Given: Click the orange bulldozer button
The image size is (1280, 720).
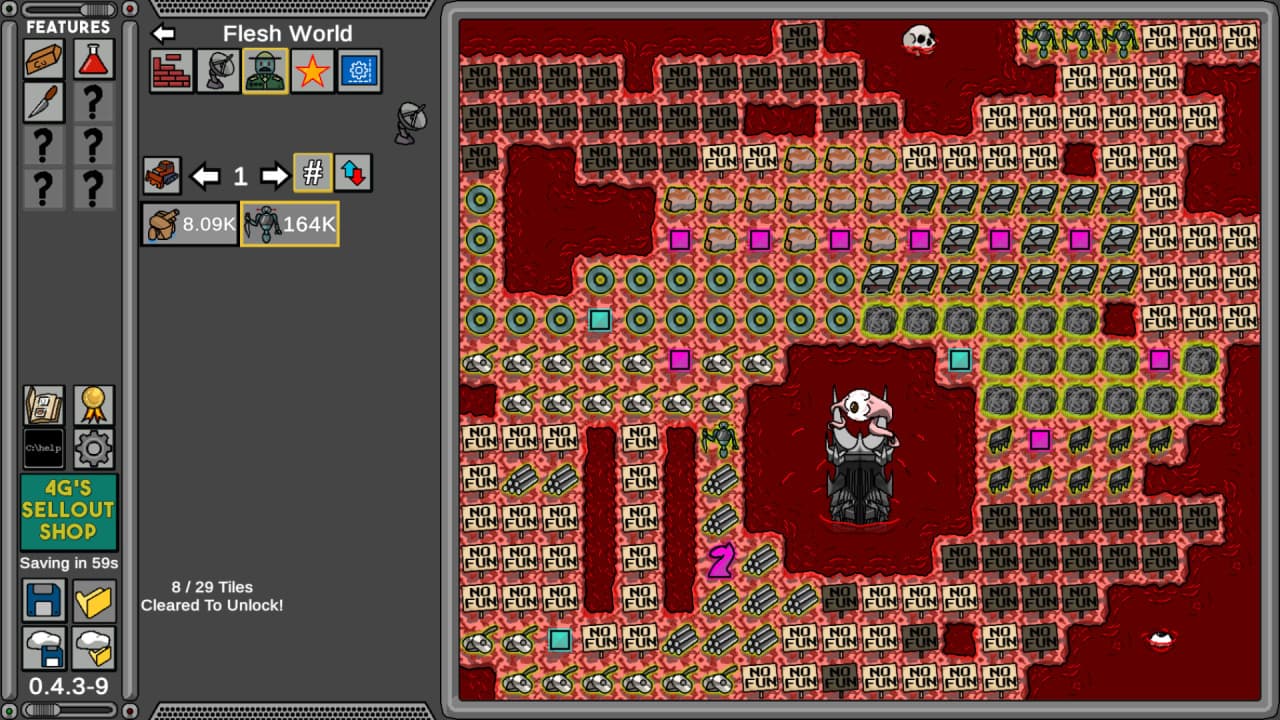Looking at the screenshot, I should pyautogui.click(x=162, y=175).
